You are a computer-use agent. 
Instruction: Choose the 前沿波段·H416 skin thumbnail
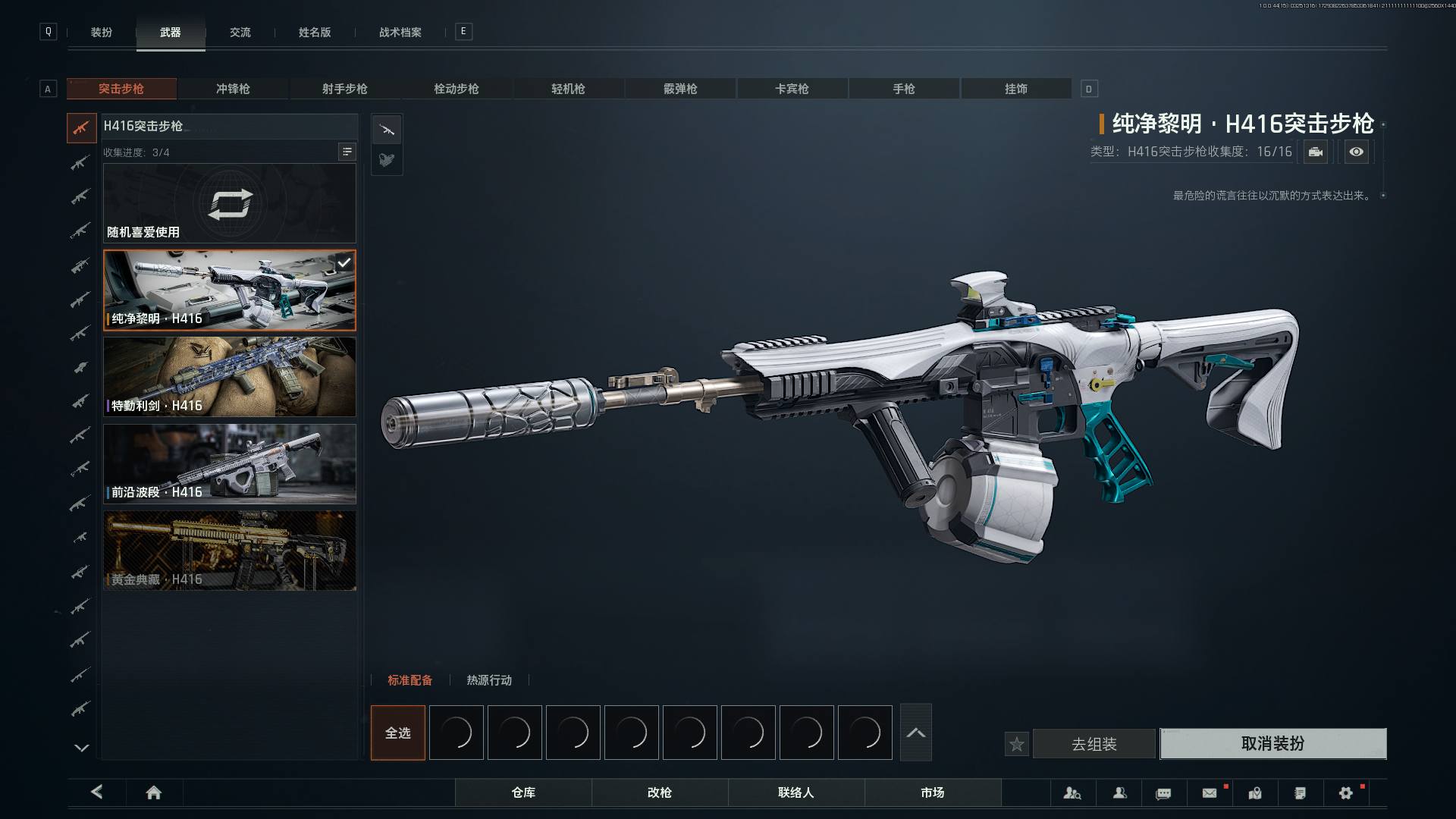pos(230,463)
